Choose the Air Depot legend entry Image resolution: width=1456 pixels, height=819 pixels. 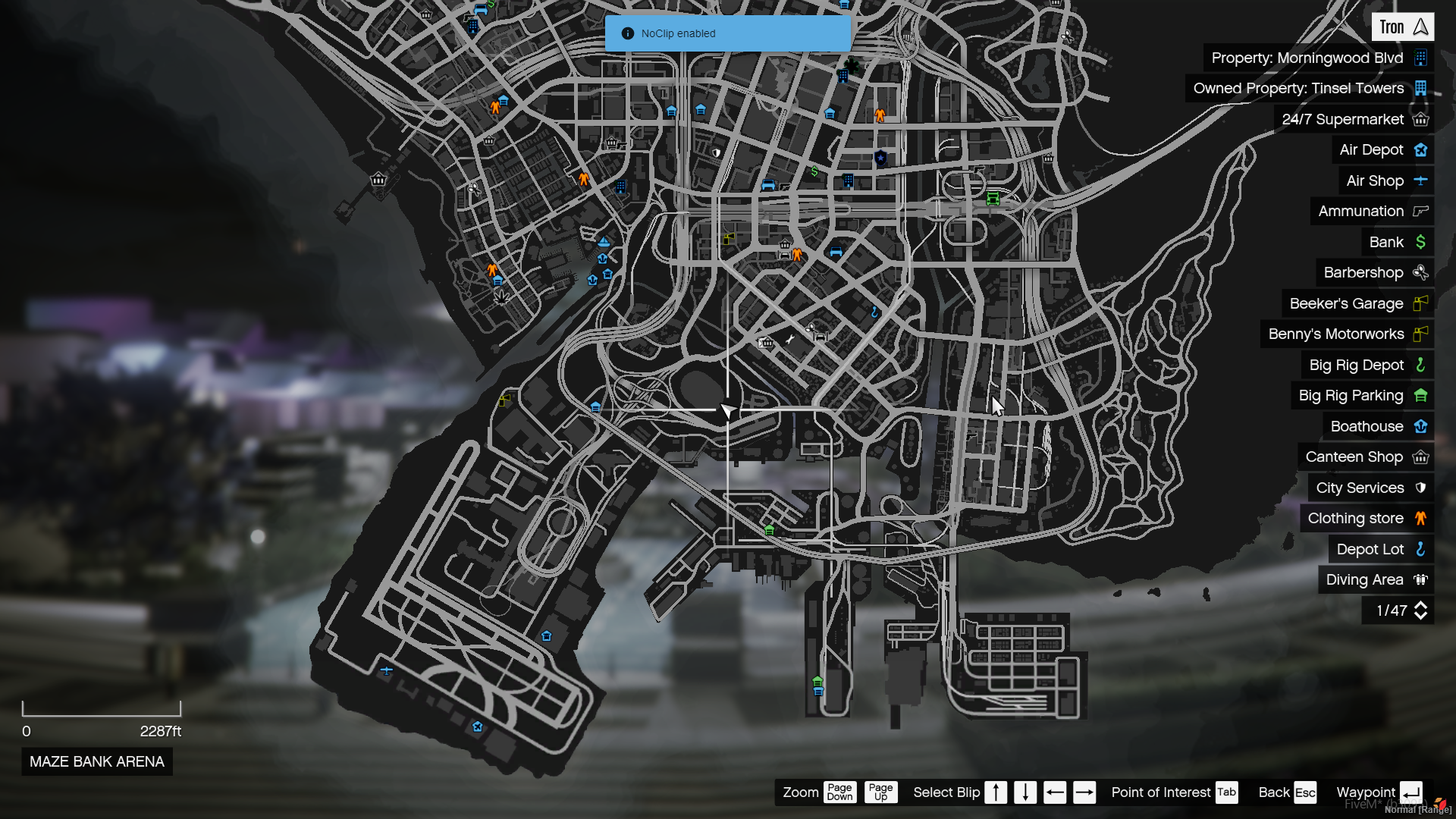[1382, 150]
